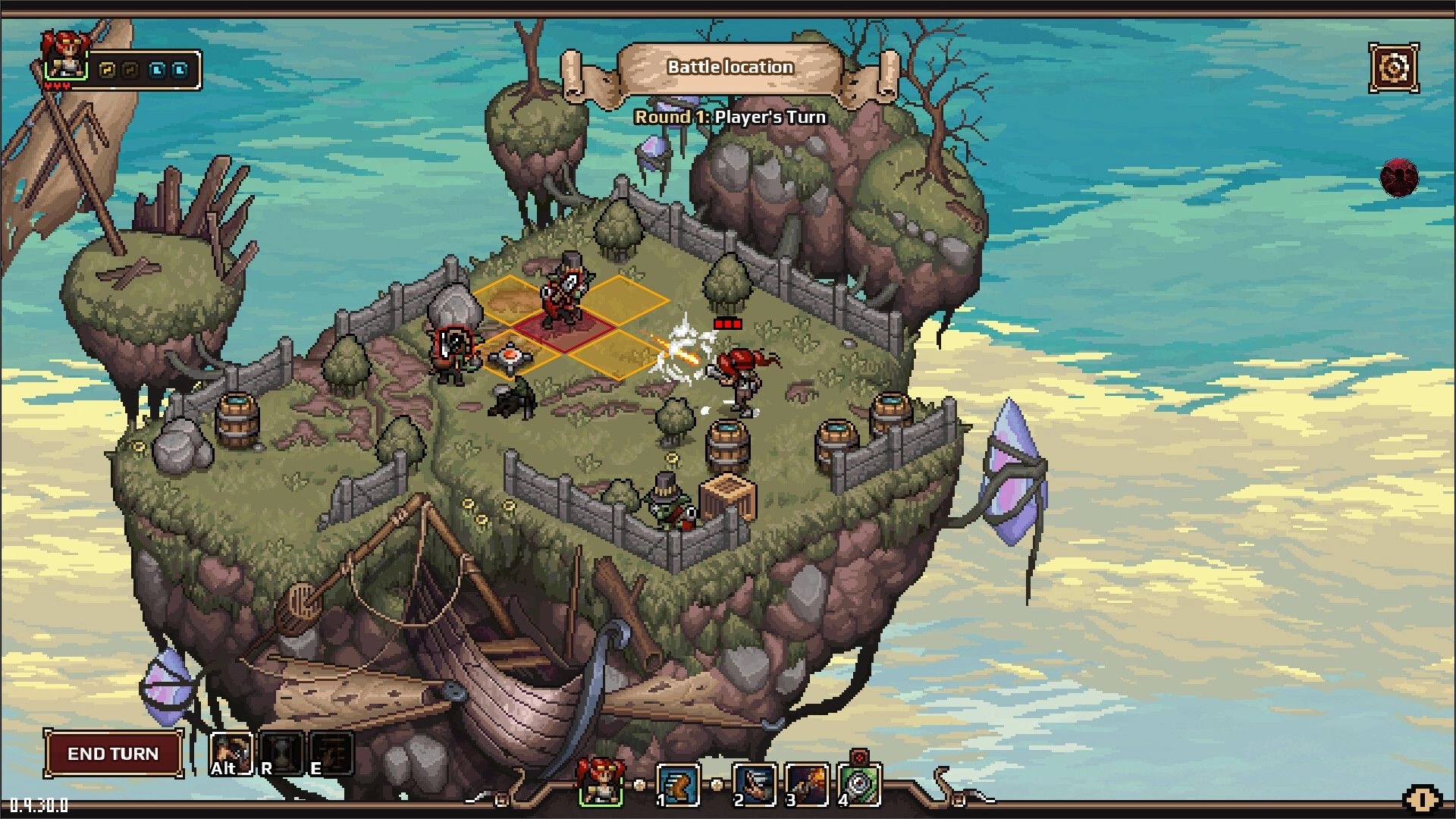This screenshot has height=819, width=1456.
Task: Click the END TURN button
Action: 112,754
